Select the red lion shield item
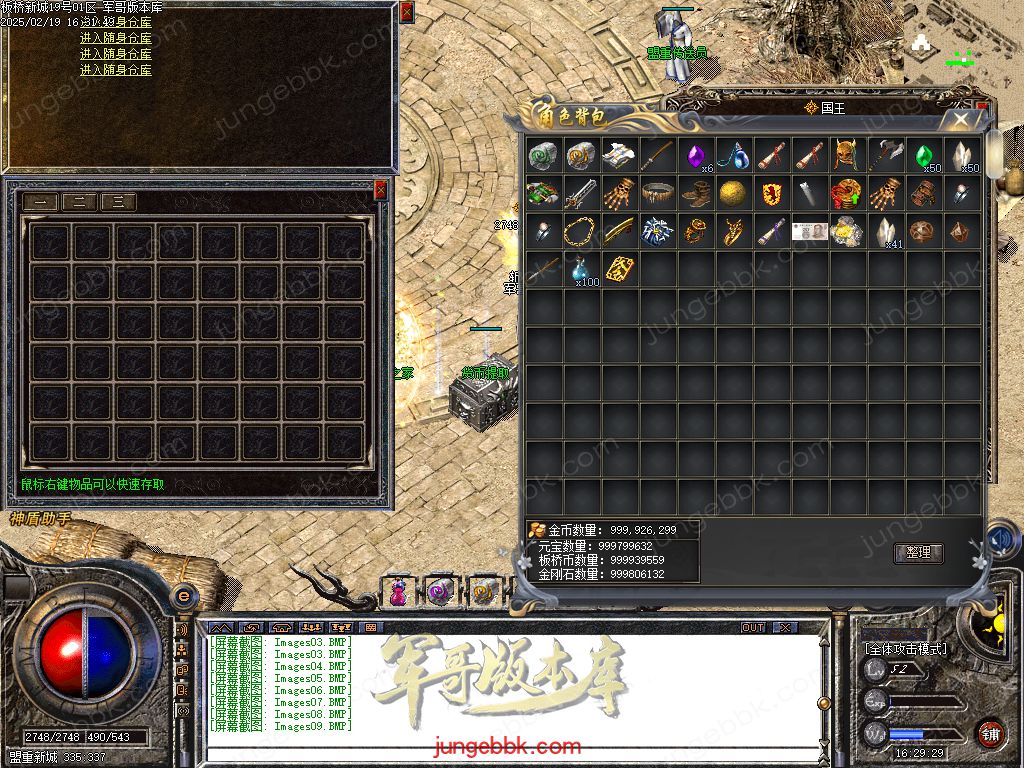Viewport: 1024px width, 768px height. coord(771,194)
